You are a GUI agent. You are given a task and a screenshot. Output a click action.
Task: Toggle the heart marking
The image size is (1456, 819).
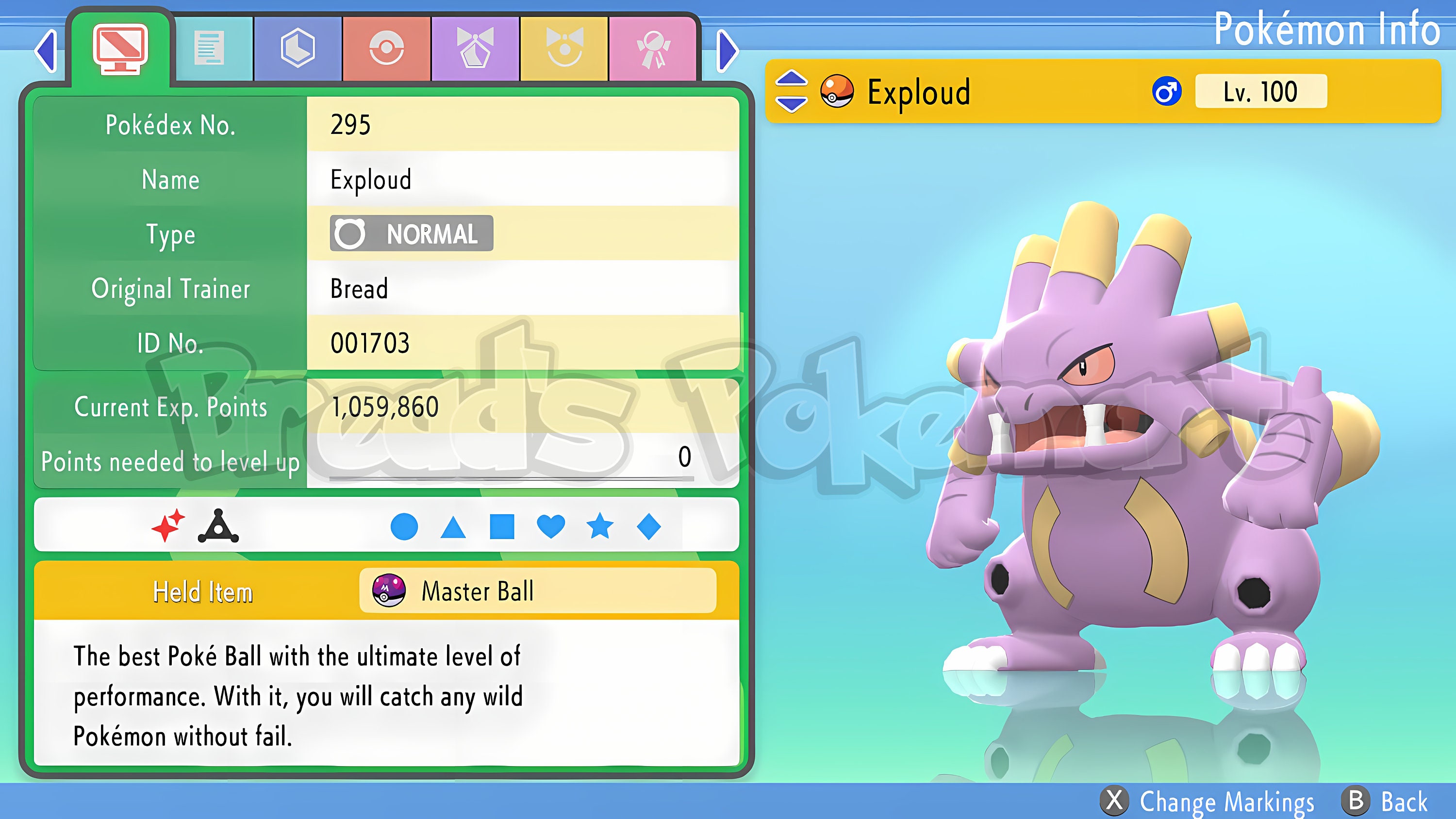tap(551, 527)
